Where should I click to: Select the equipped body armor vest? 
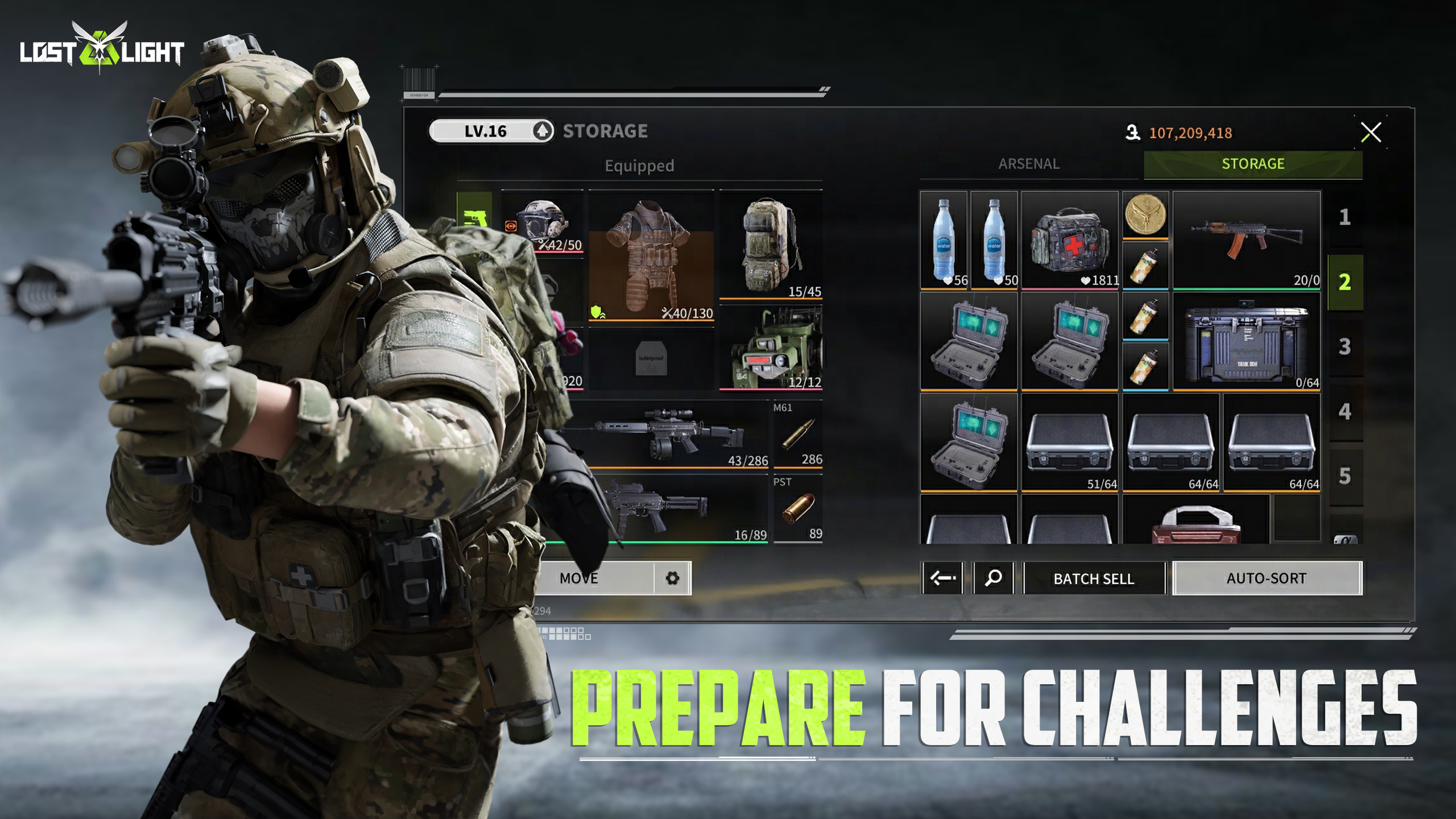[x=651, y=256]
